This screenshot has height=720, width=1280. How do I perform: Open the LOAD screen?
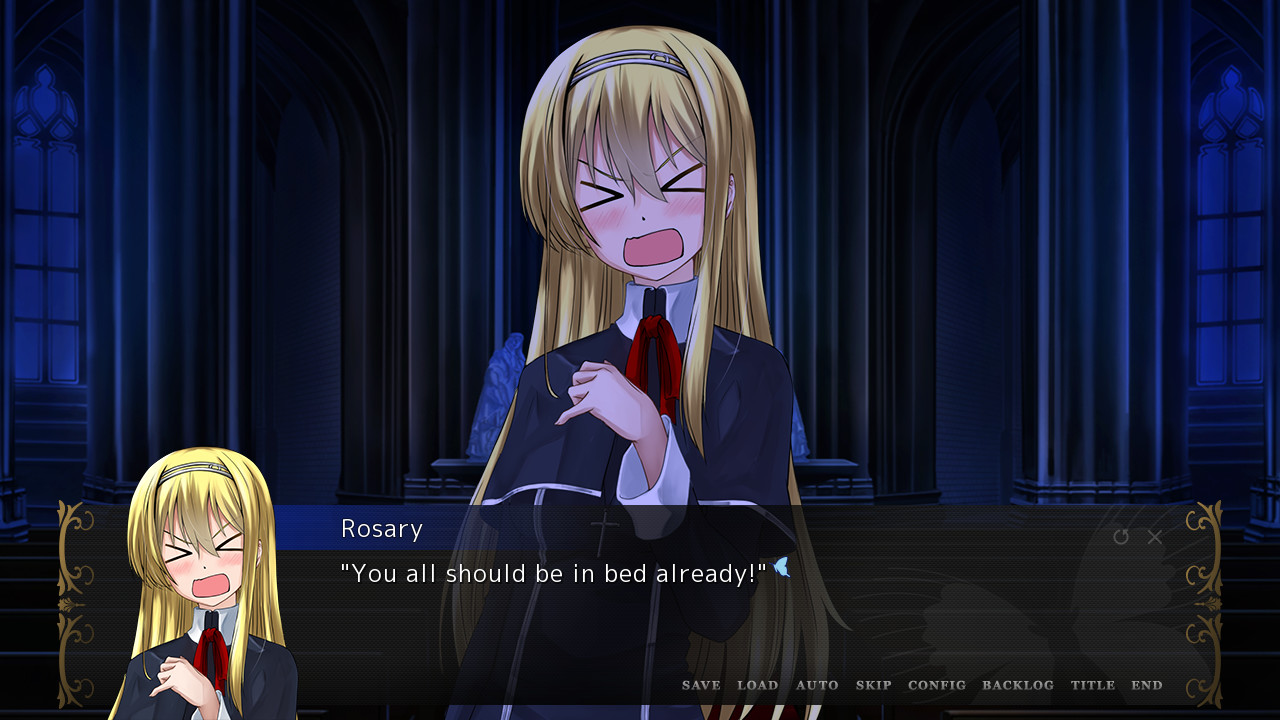758,685
